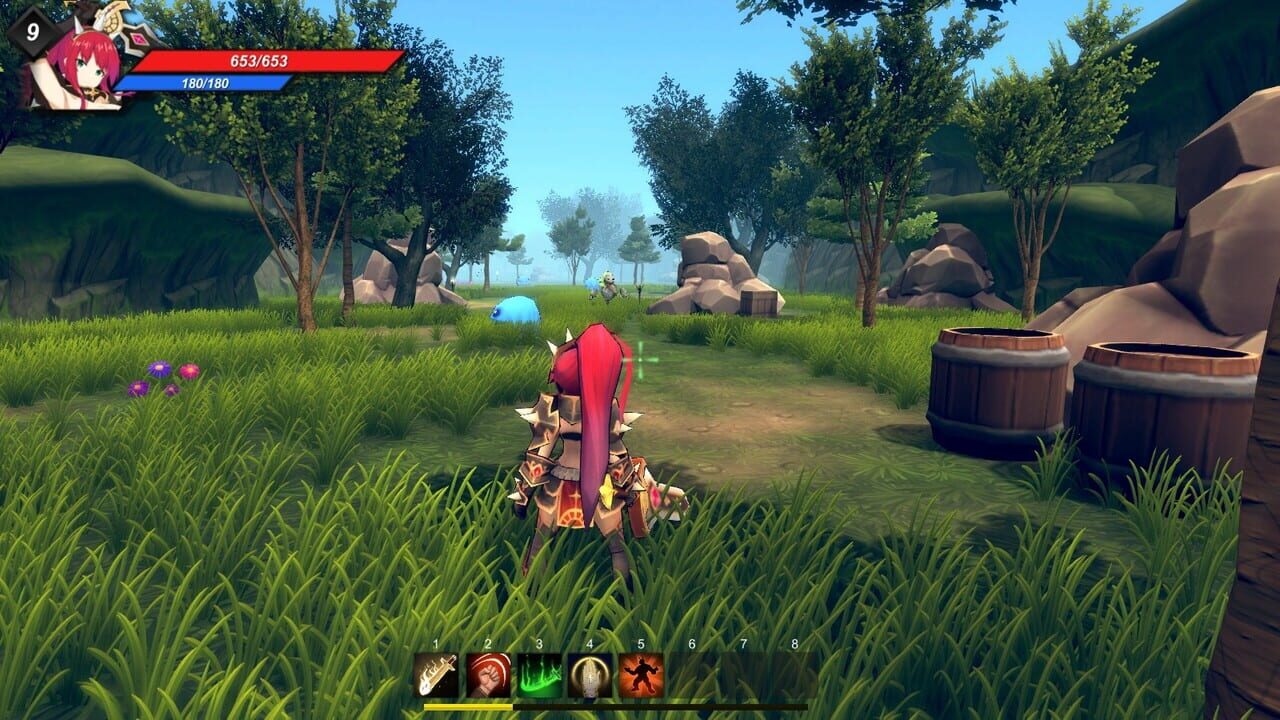The height and width of the screenshot is (720, 1280).
Task: Trigger the orange berserker skill in slot 5
Action: (642, 675)
